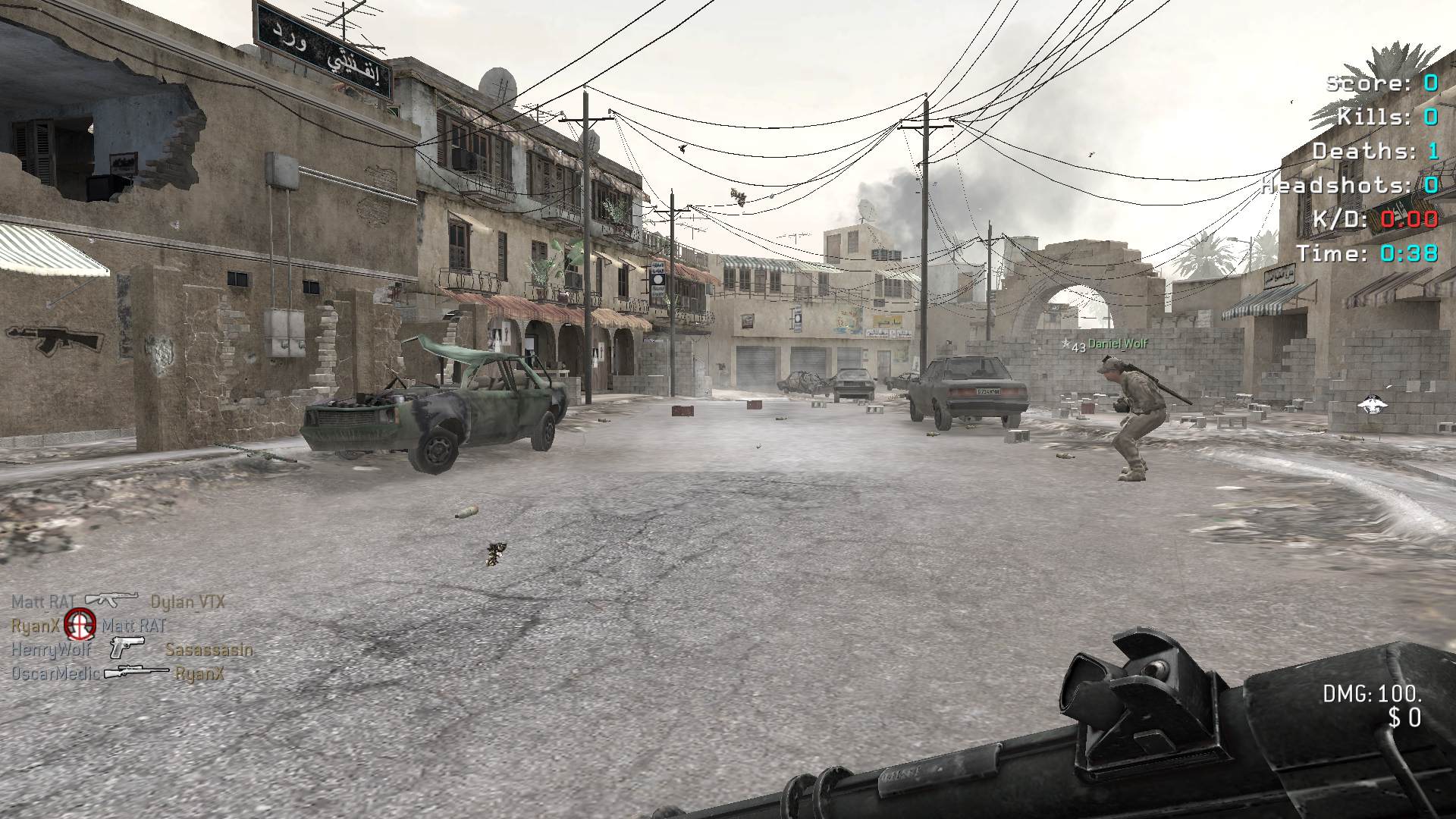The image size is (1456, 819).
Task: Select the red headshot crosshair kill icon
Action: tap(80, 625)
